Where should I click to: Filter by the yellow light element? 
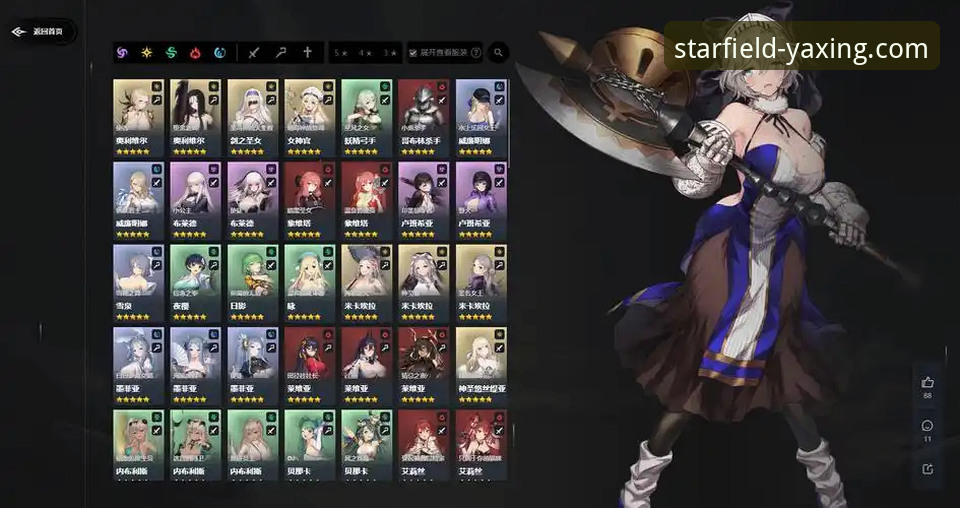pos(147,52)
